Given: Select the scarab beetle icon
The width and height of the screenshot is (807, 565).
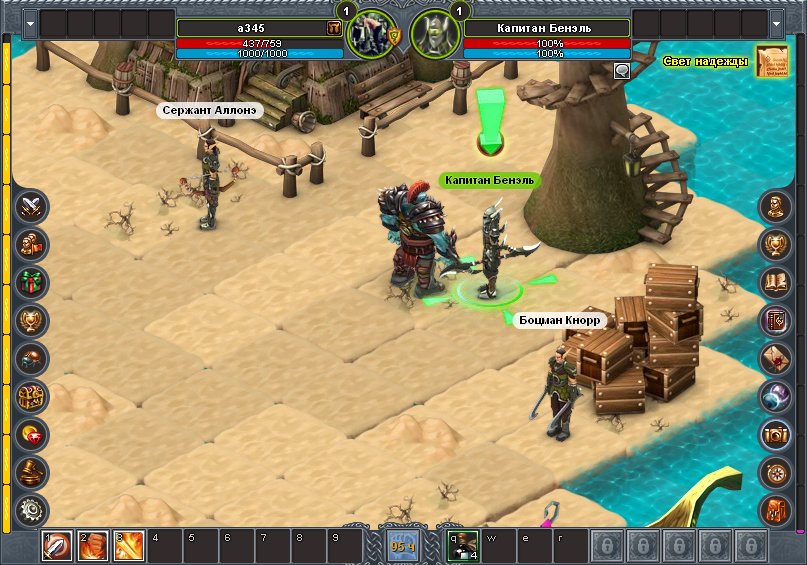Looking at the screenshot, I should coord(33,359).
